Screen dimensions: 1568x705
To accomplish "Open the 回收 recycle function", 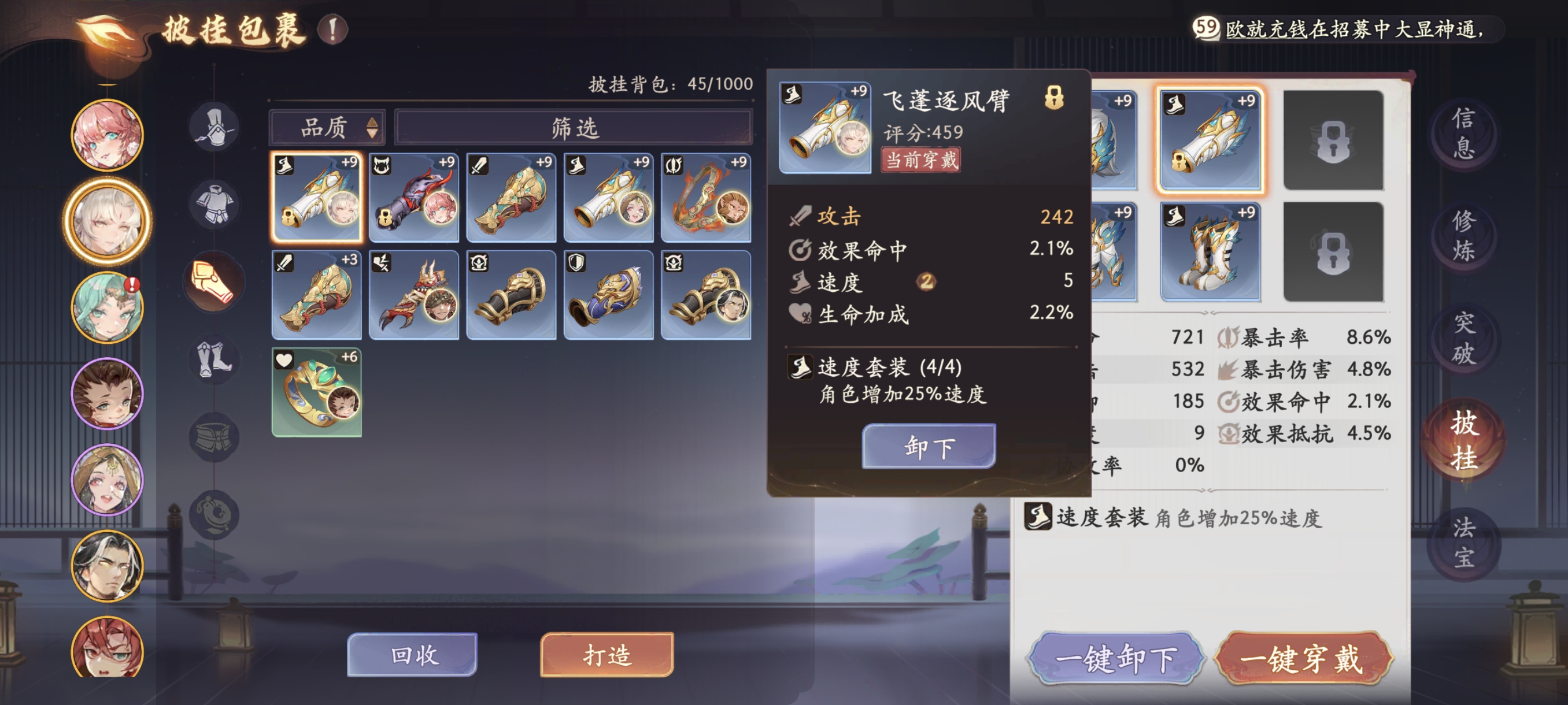I will pos(412,654).
